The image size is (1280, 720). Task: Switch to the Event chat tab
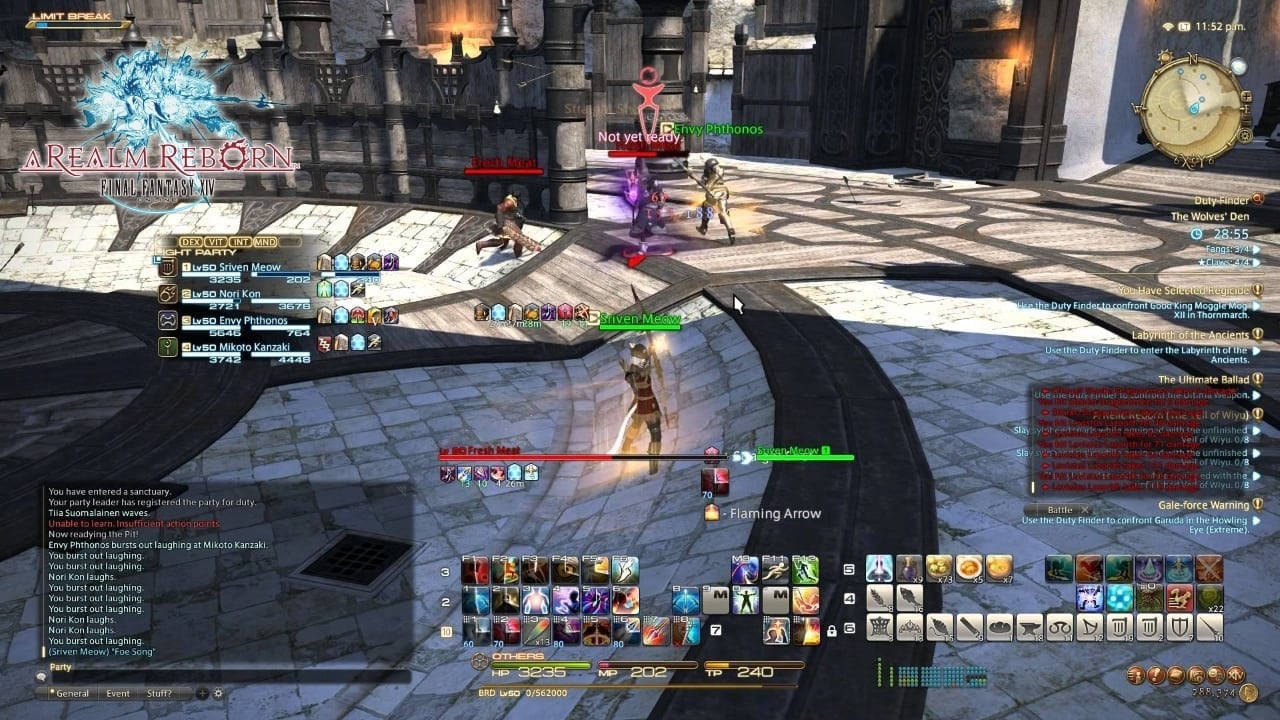[118, 693]
